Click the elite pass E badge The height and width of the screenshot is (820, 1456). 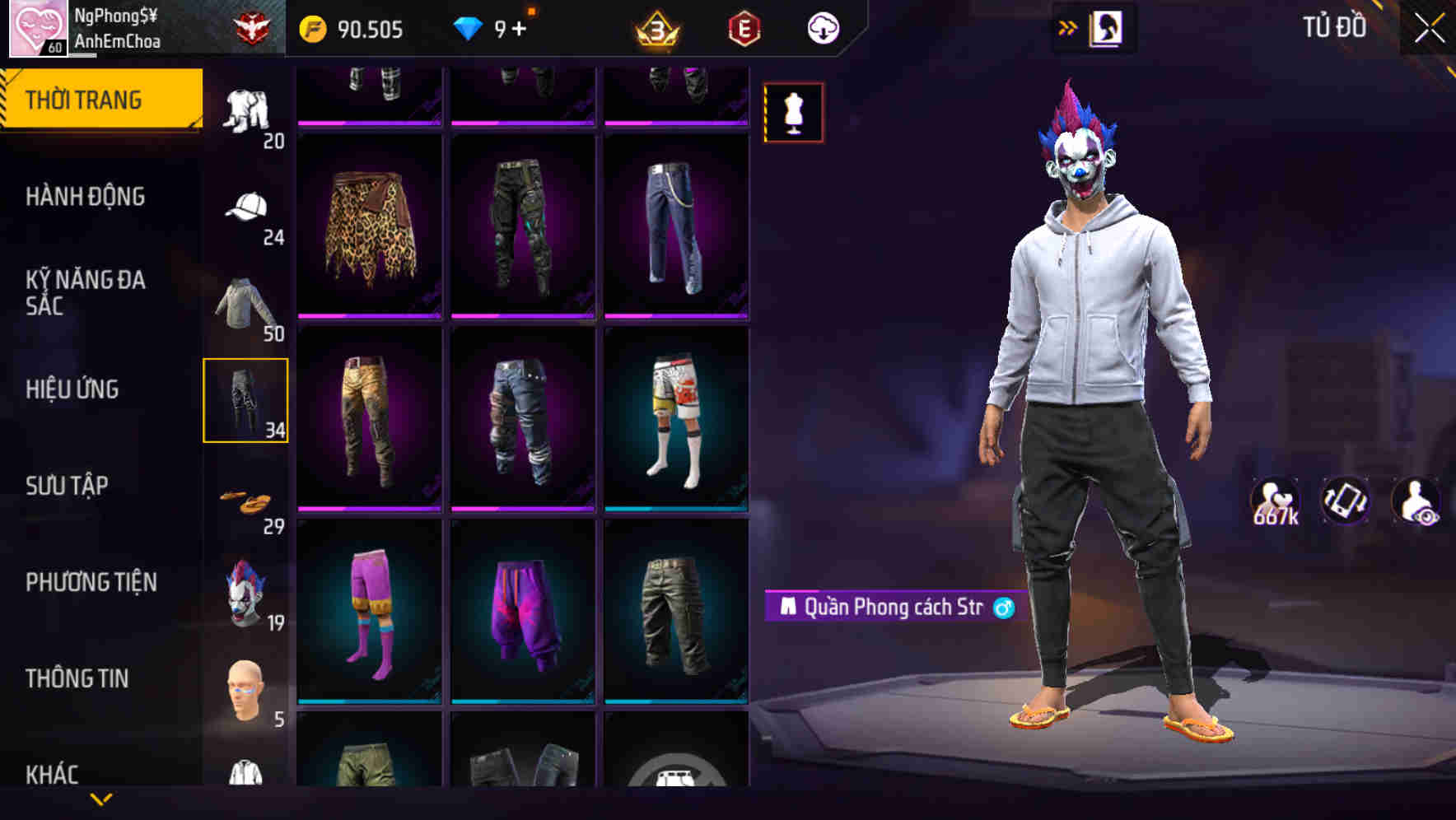(742, 27)
